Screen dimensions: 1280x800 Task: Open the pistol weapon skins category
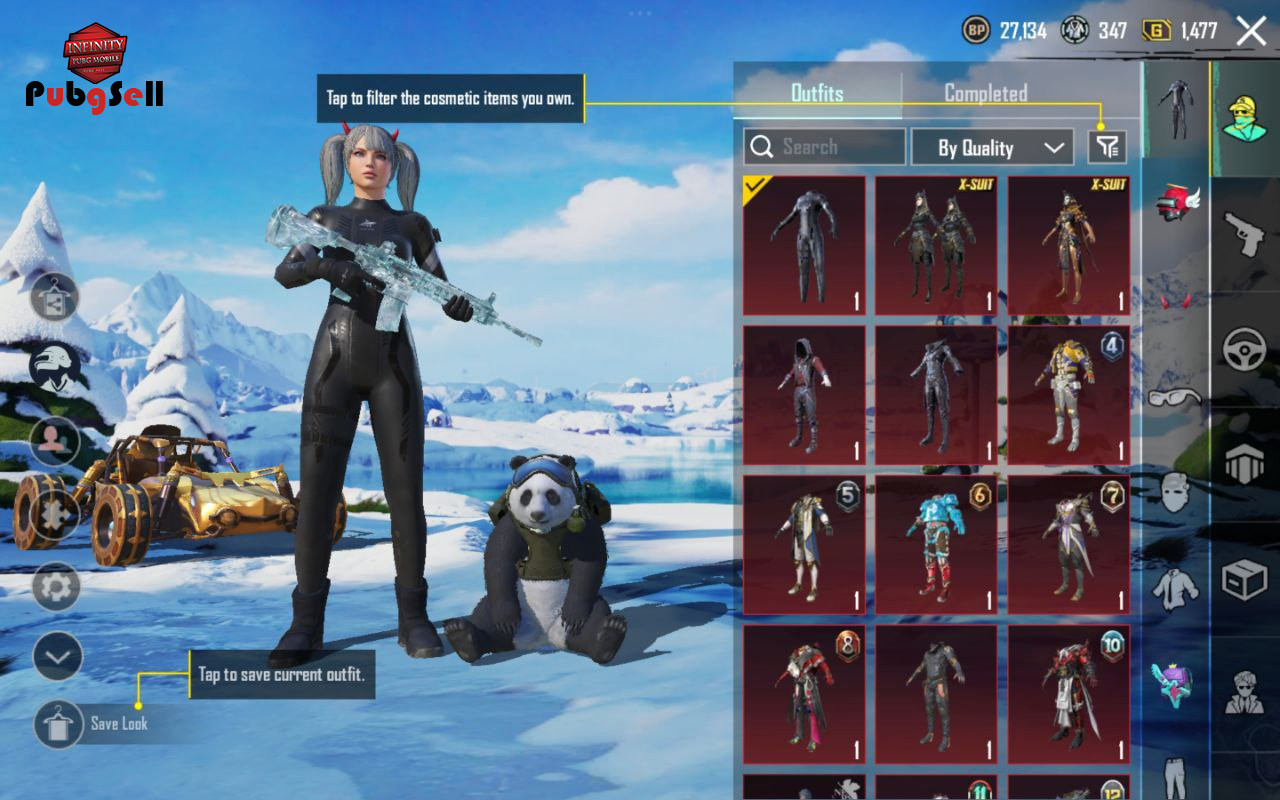1245,235
